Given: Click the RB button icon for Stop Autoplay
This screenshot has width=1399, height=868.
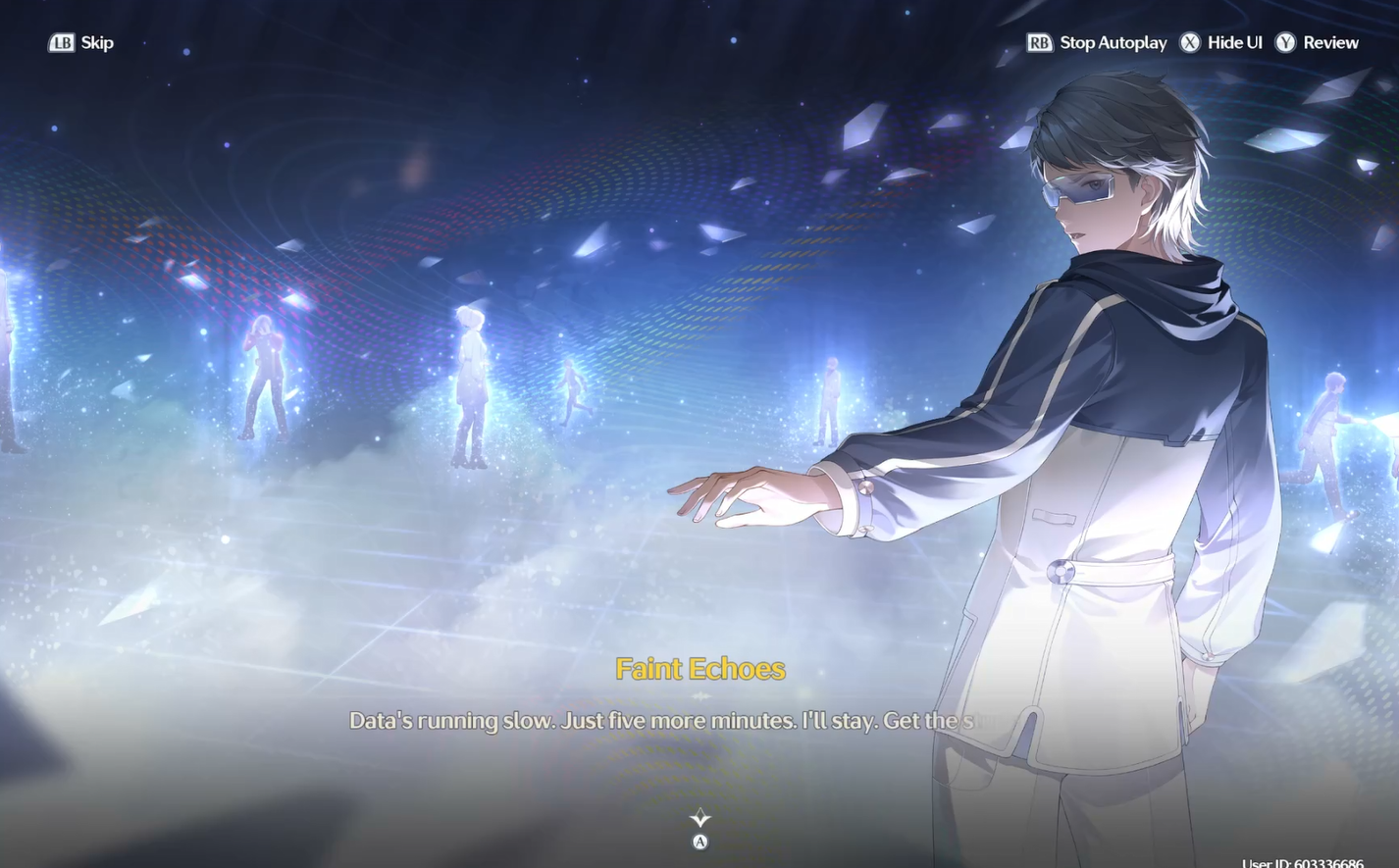Looking at the screenshot, I should (1039, 43).
